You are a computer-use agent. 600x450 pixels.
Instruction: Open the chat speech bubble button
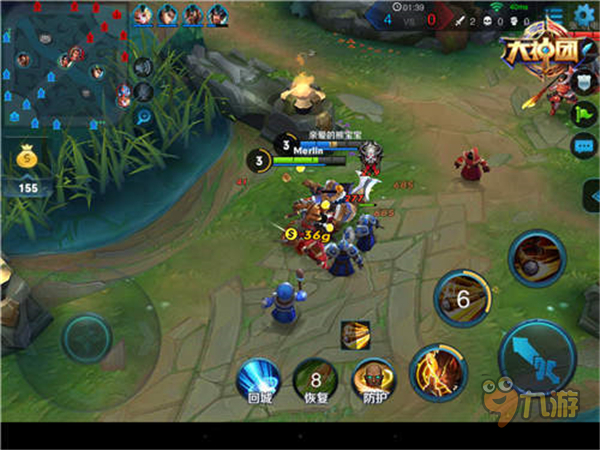585,146
